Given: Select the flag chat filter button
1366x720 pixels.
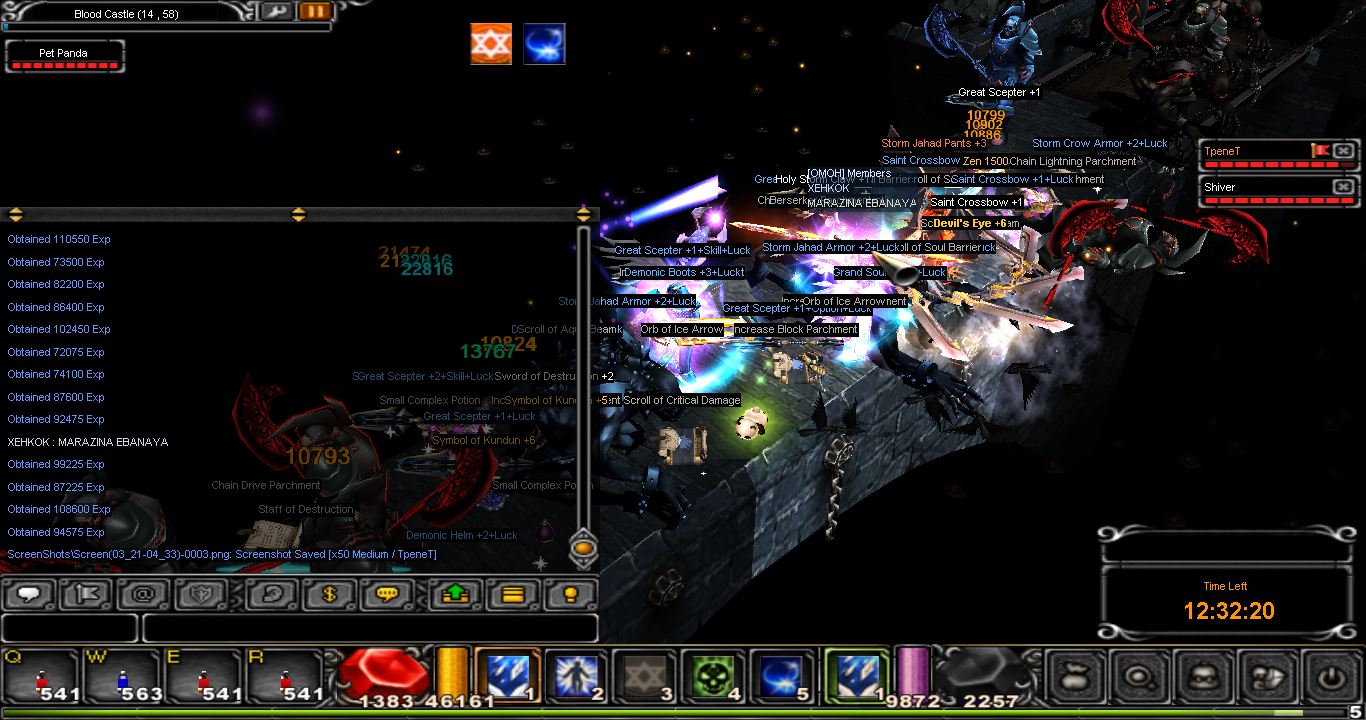Looking at the screenshot, I should [86, 595].
